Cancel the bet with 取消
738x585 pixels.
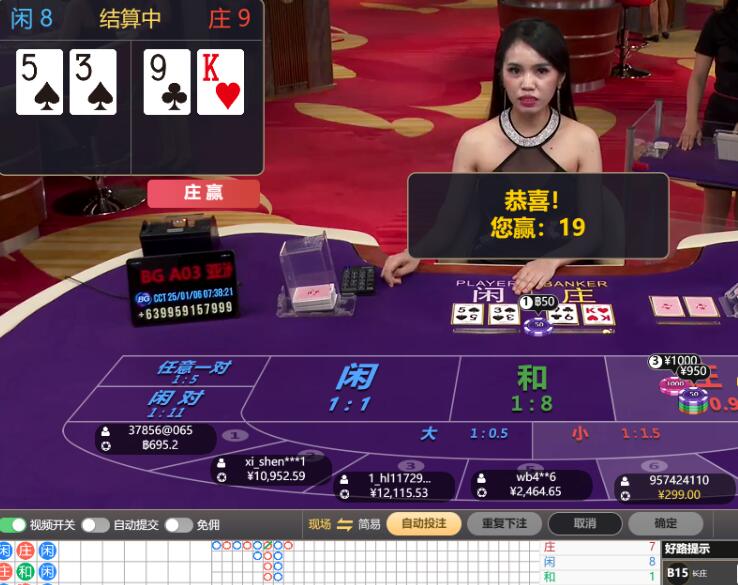click(585, 524)
